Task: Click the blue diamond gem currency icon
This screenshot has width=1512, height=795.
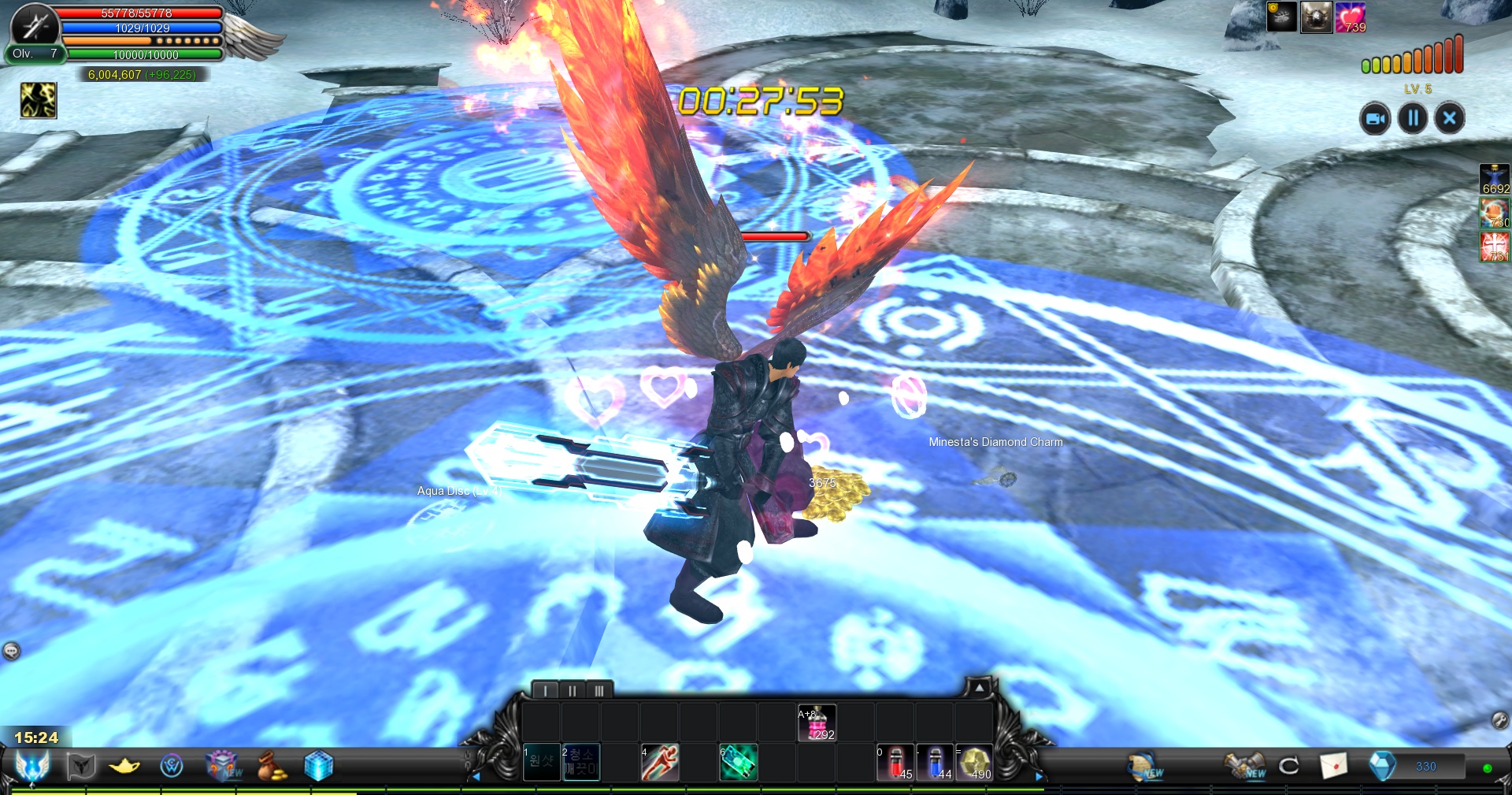Action: [x=1382, y=766]
